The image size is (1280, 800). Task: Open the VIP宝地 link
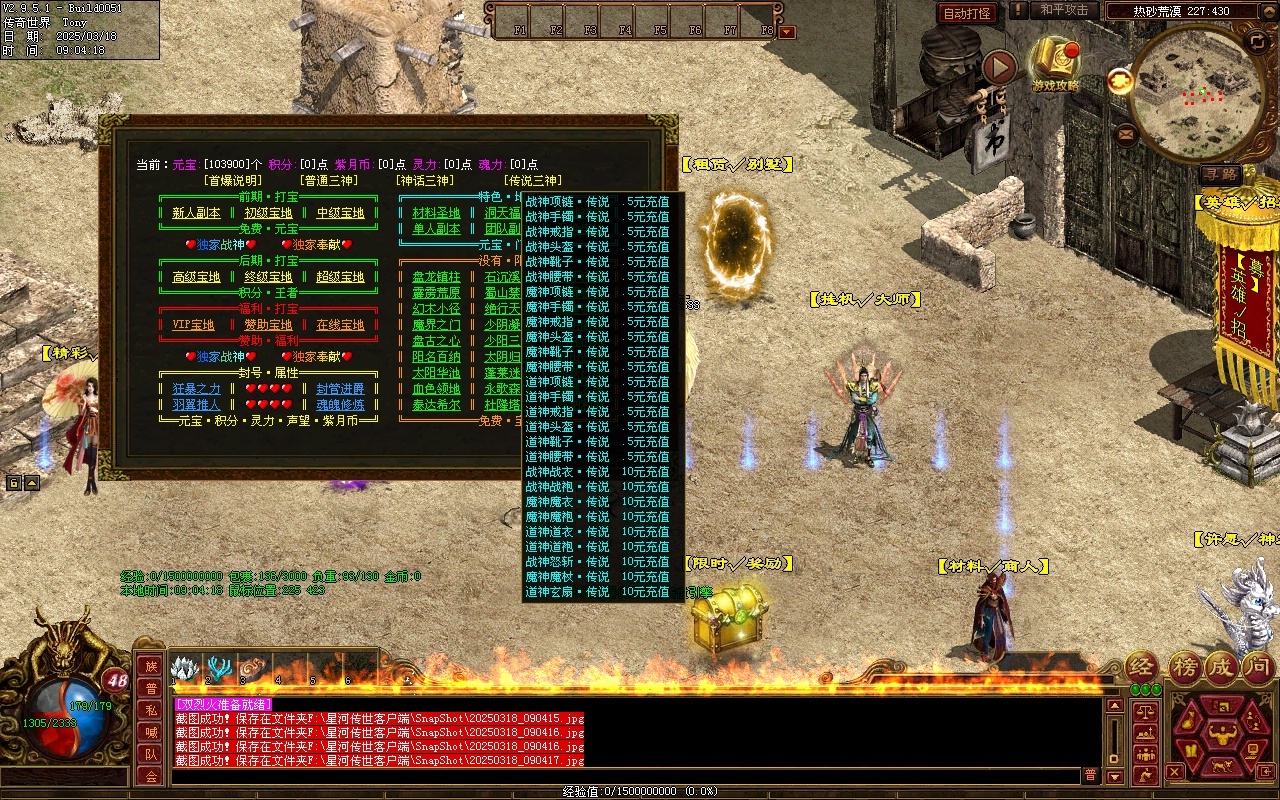pyautogui.click(x=194, y=325)
